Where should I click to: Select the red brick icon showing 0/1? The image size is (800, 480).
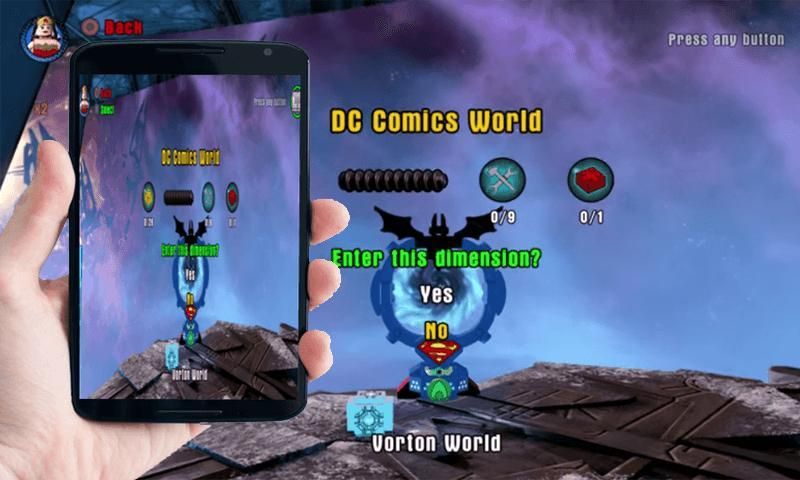(590, 181)
